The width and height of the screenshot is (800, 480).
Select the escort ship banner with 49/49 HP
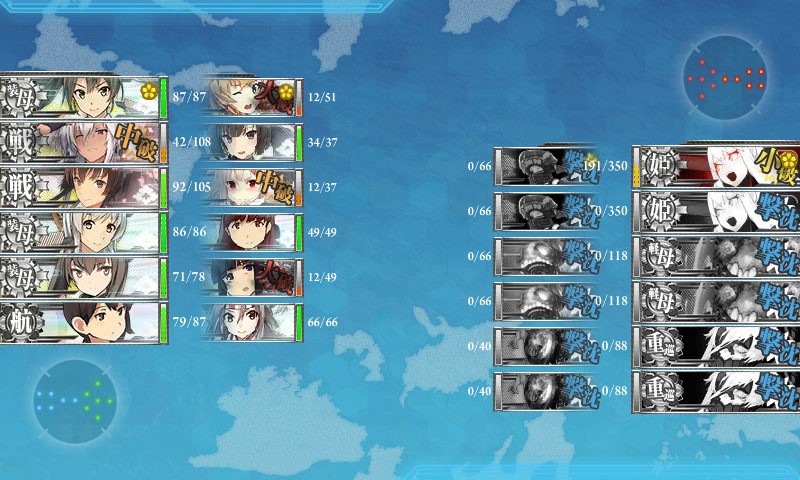(250, 232)
